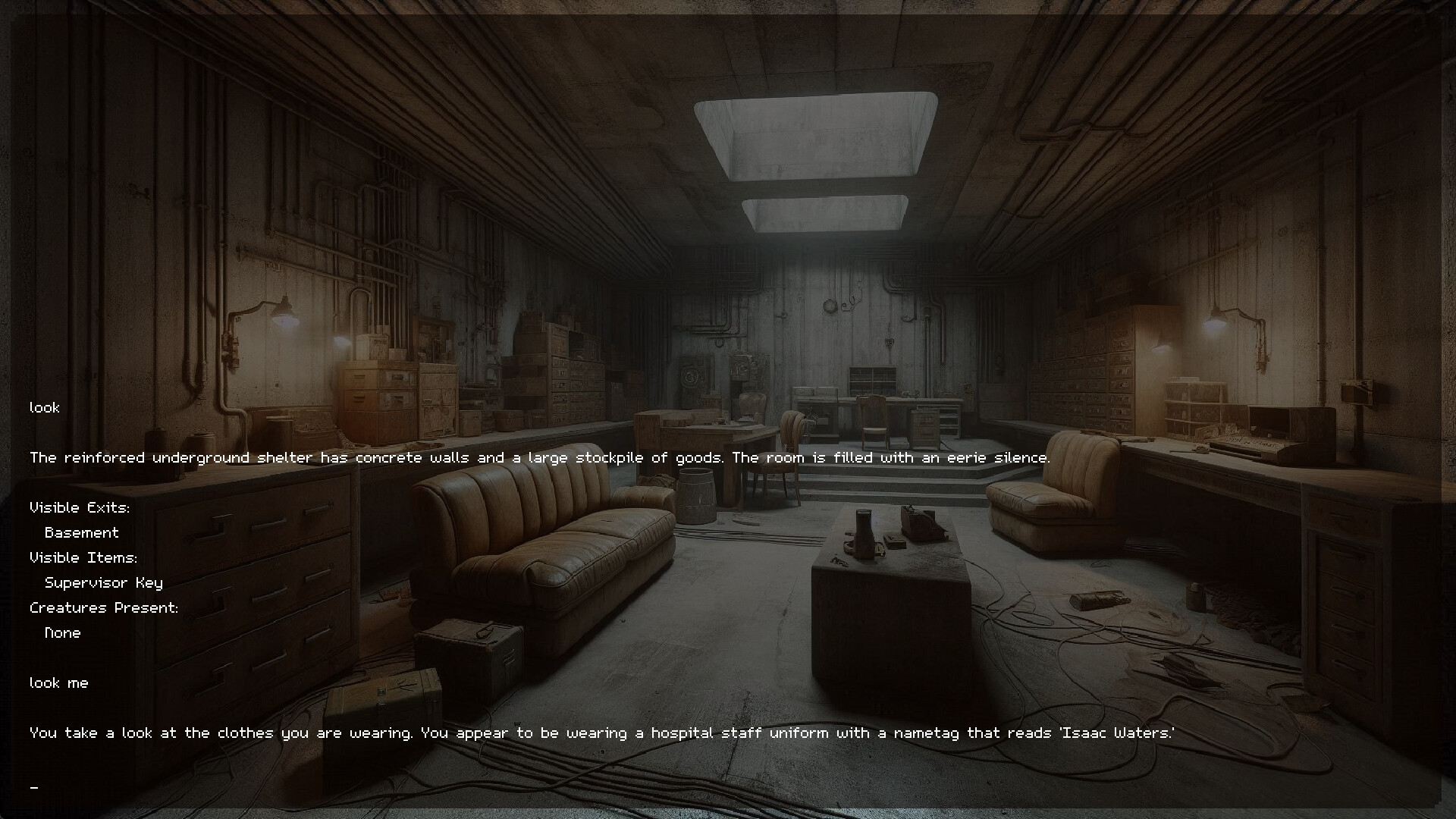Click the 'Visible Items:' heading
Screen dimensions: 1456x819
coord(83,557)
